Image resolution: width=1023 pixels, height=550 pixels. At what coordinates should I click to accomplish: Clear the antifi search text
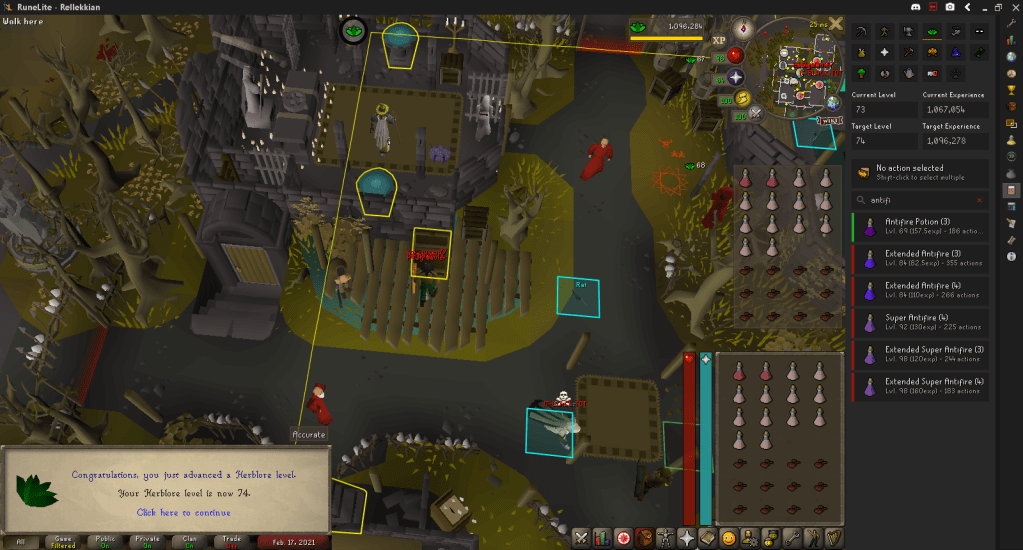979,200
